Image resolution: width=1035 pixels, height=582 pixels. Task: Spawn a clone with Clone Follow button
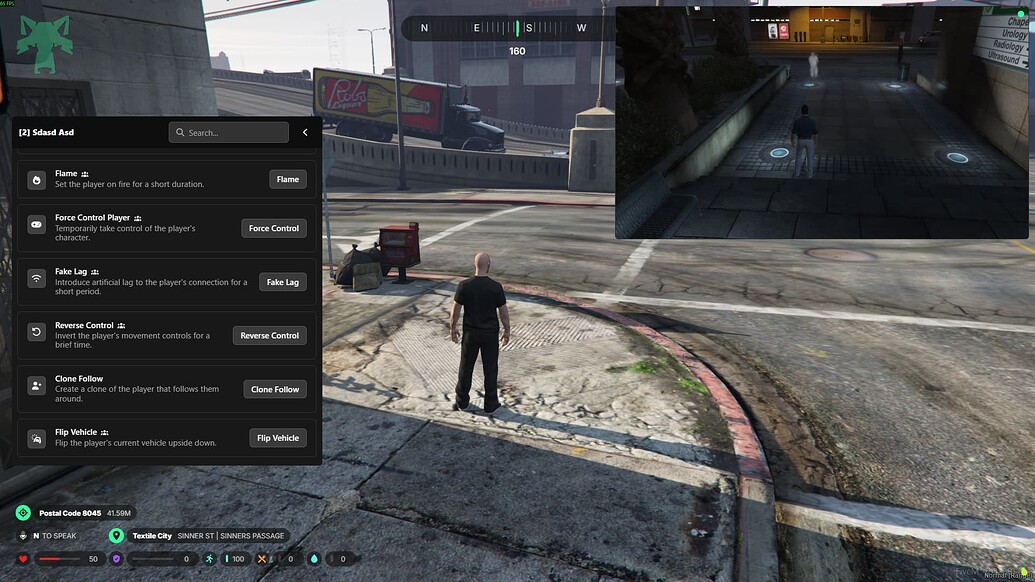click(275, 389)
